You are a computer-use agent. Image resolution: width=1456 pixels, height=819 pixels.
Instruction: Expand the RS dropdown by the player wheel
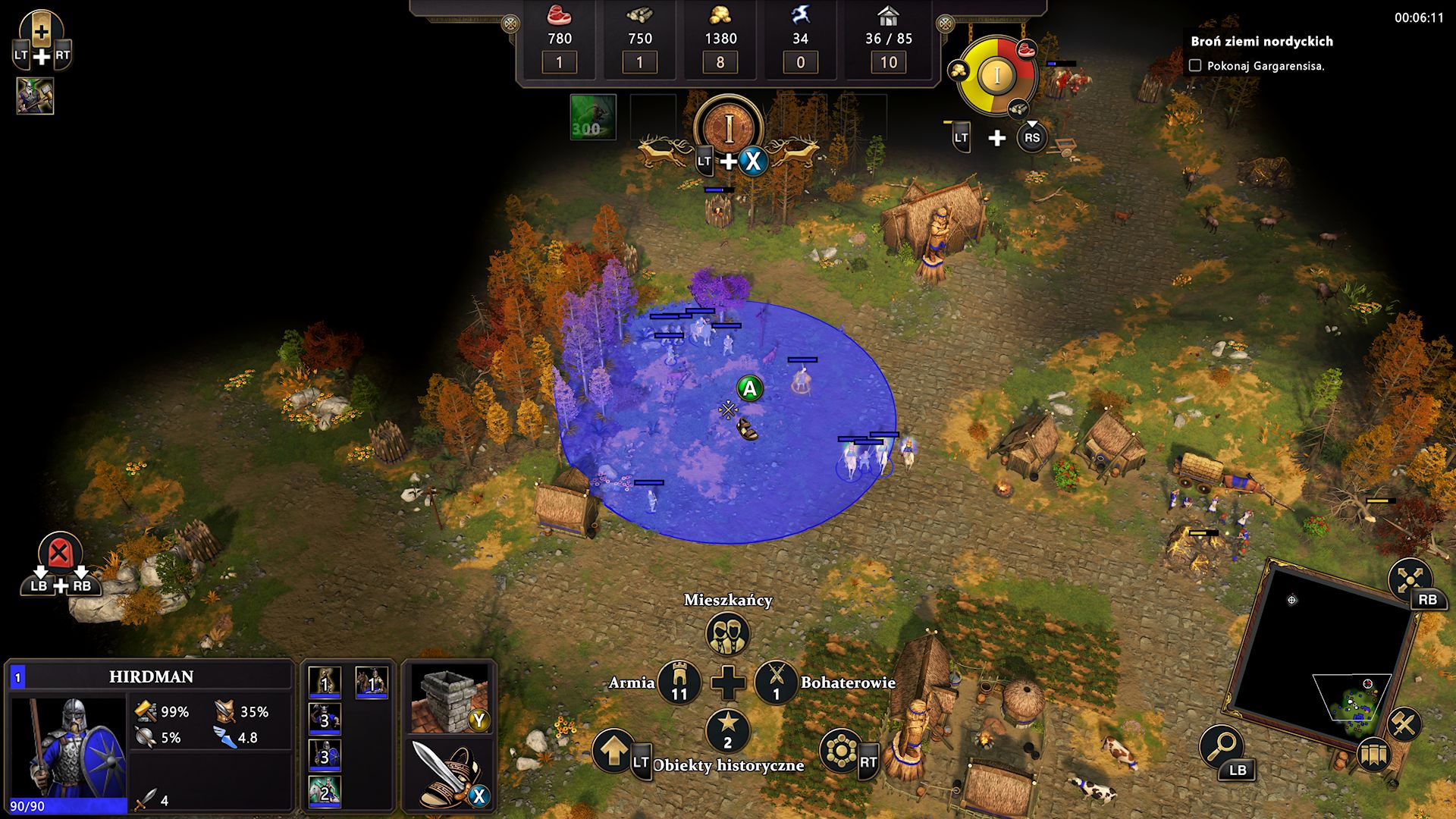pyautogui.click(x=1031, y=139)
